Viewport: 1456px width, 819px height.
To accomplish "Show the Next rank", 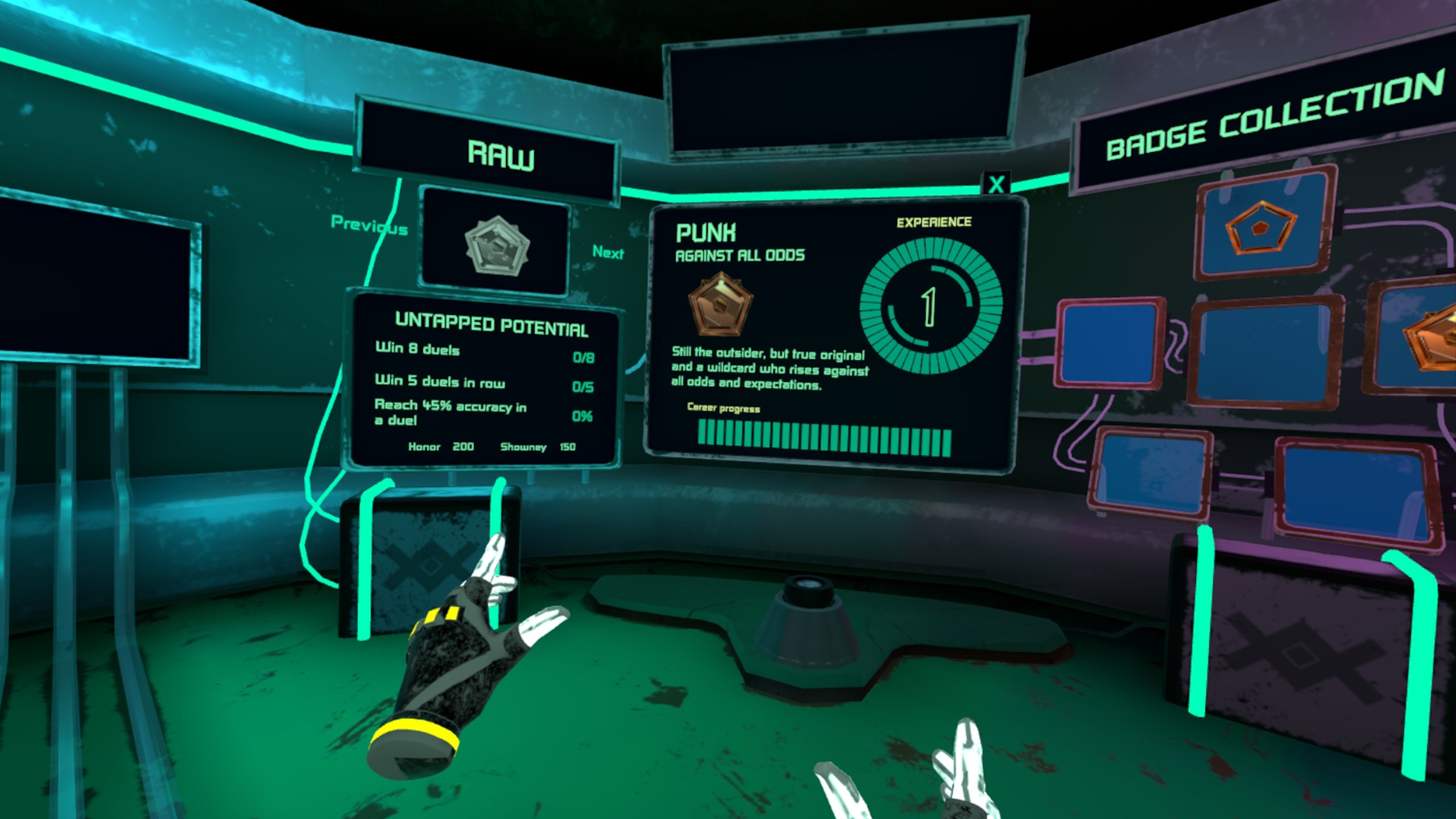I will 607,252.
